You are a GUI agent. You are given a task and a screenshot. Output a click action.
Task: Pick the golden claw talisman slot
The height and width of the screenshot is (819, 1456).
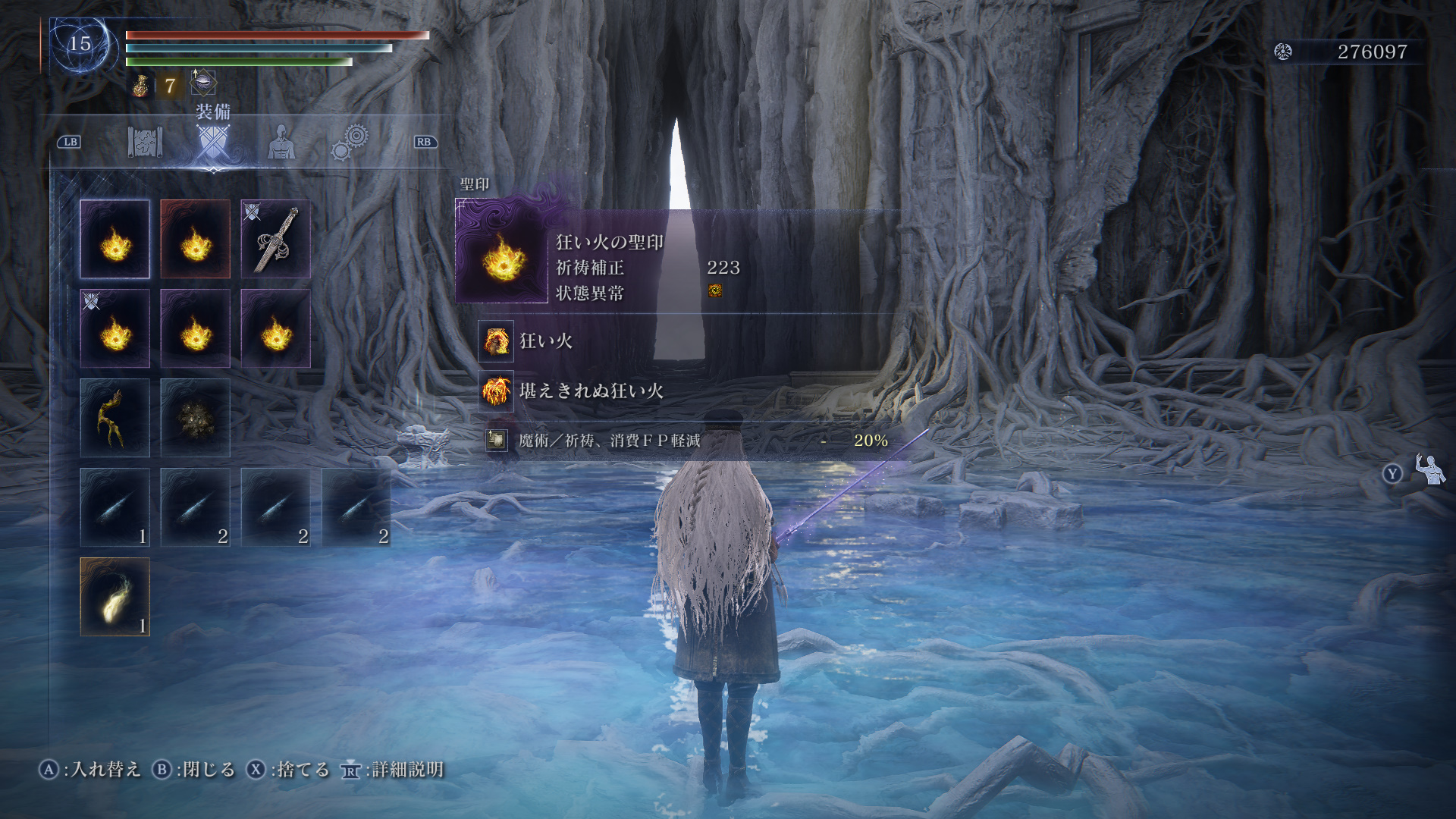click(x=115, y=418)
